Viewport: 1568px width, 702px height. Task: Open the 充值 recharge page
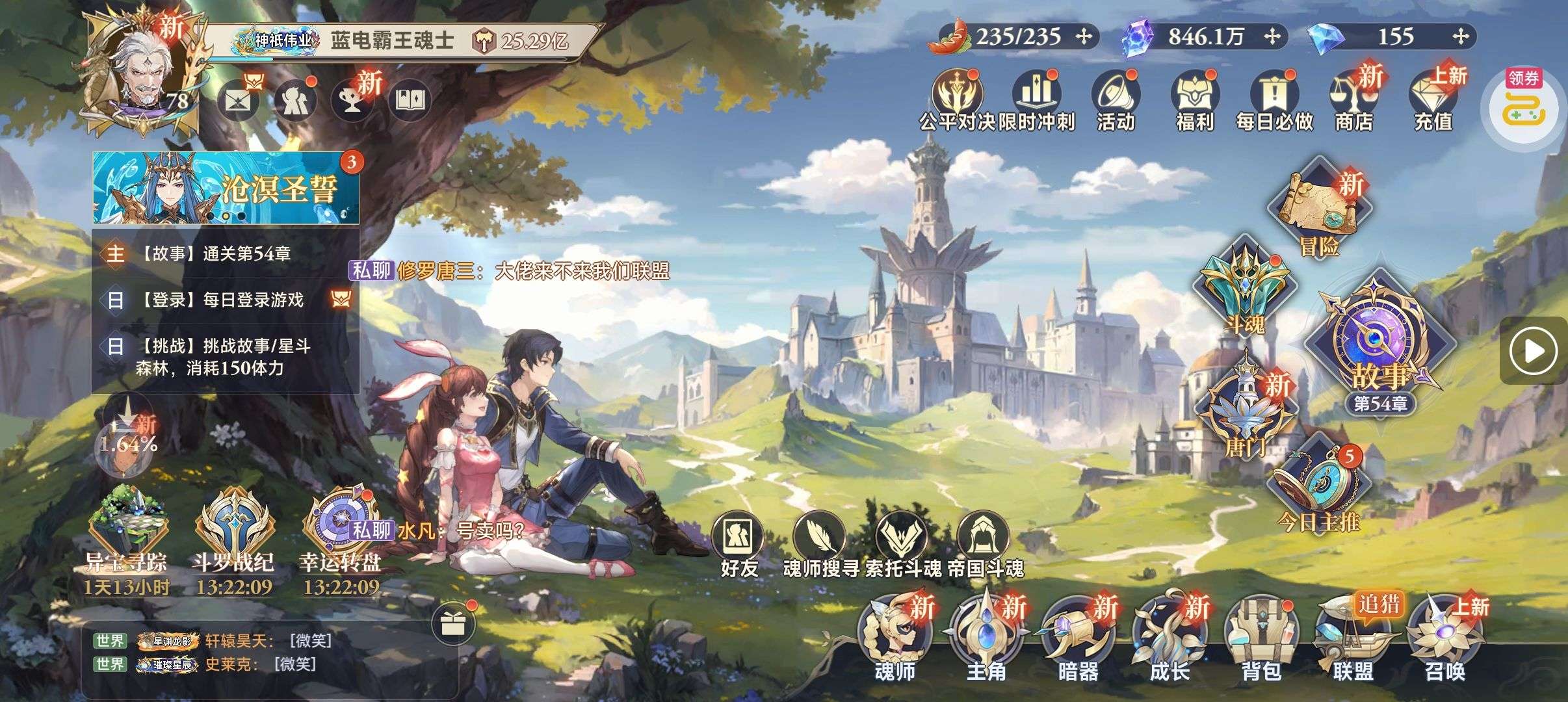1433,101
